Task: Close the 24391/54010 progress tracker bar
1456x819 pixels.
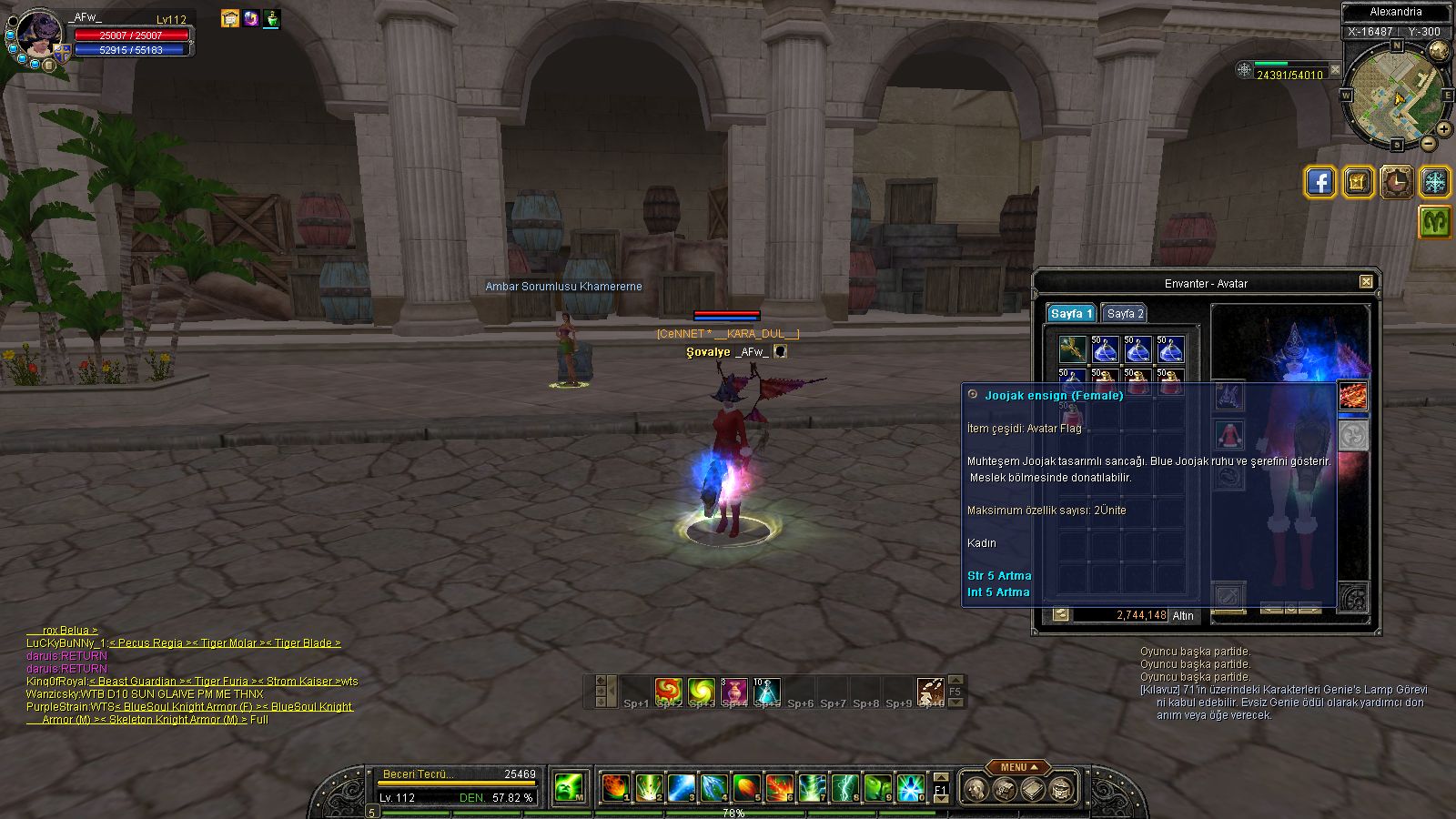Action: click(x=1335, y=69)
